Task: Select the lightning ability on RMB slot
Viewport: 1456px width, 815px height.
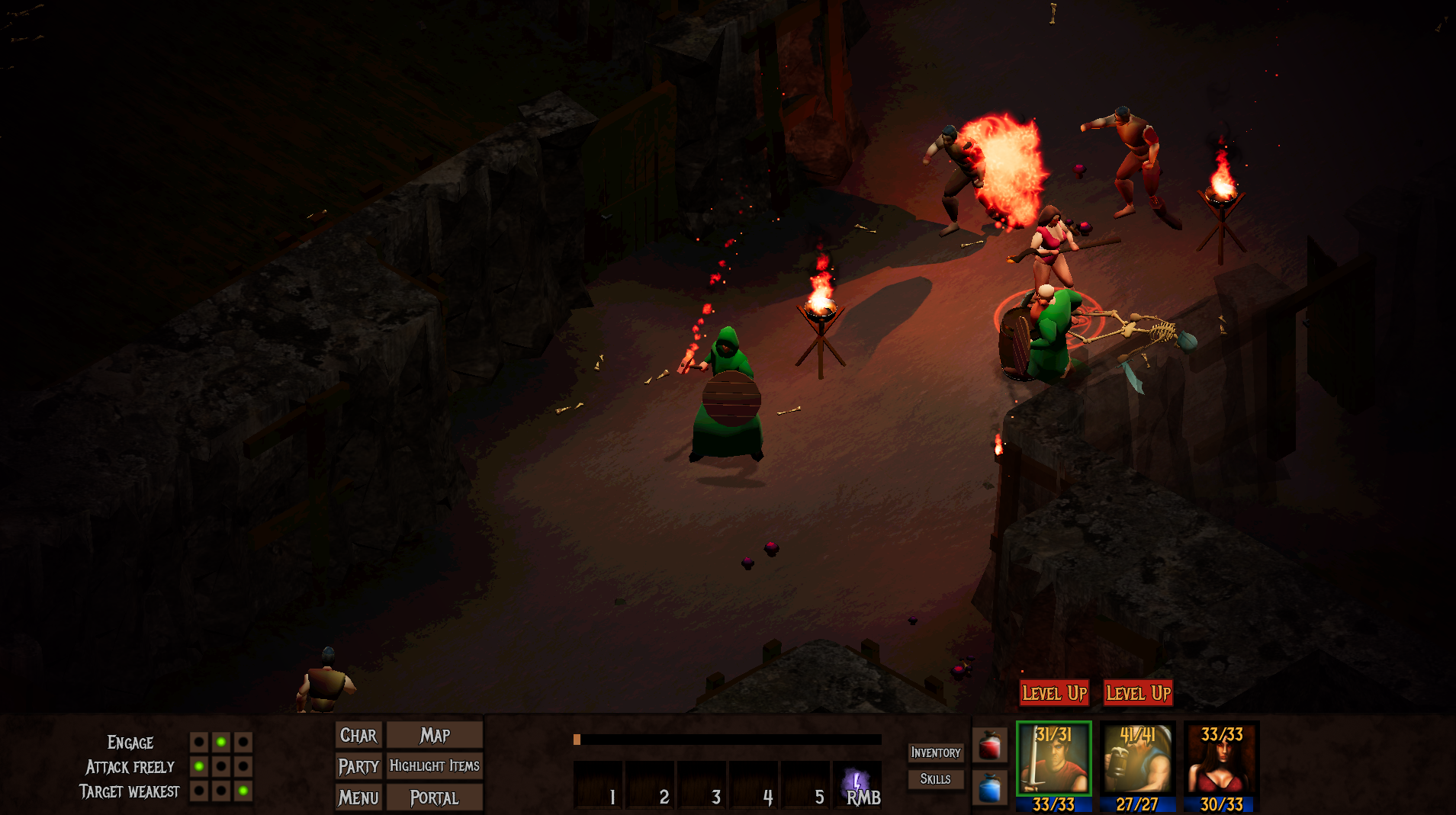Action: pyautogui.click(x=857, y=785)
